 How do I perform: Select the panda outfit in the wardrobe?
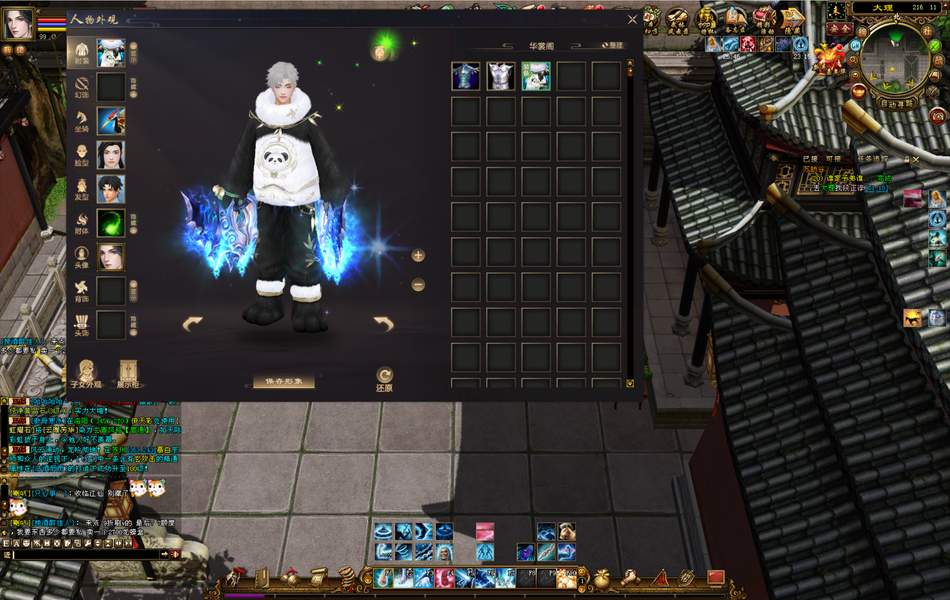point(535,76)
